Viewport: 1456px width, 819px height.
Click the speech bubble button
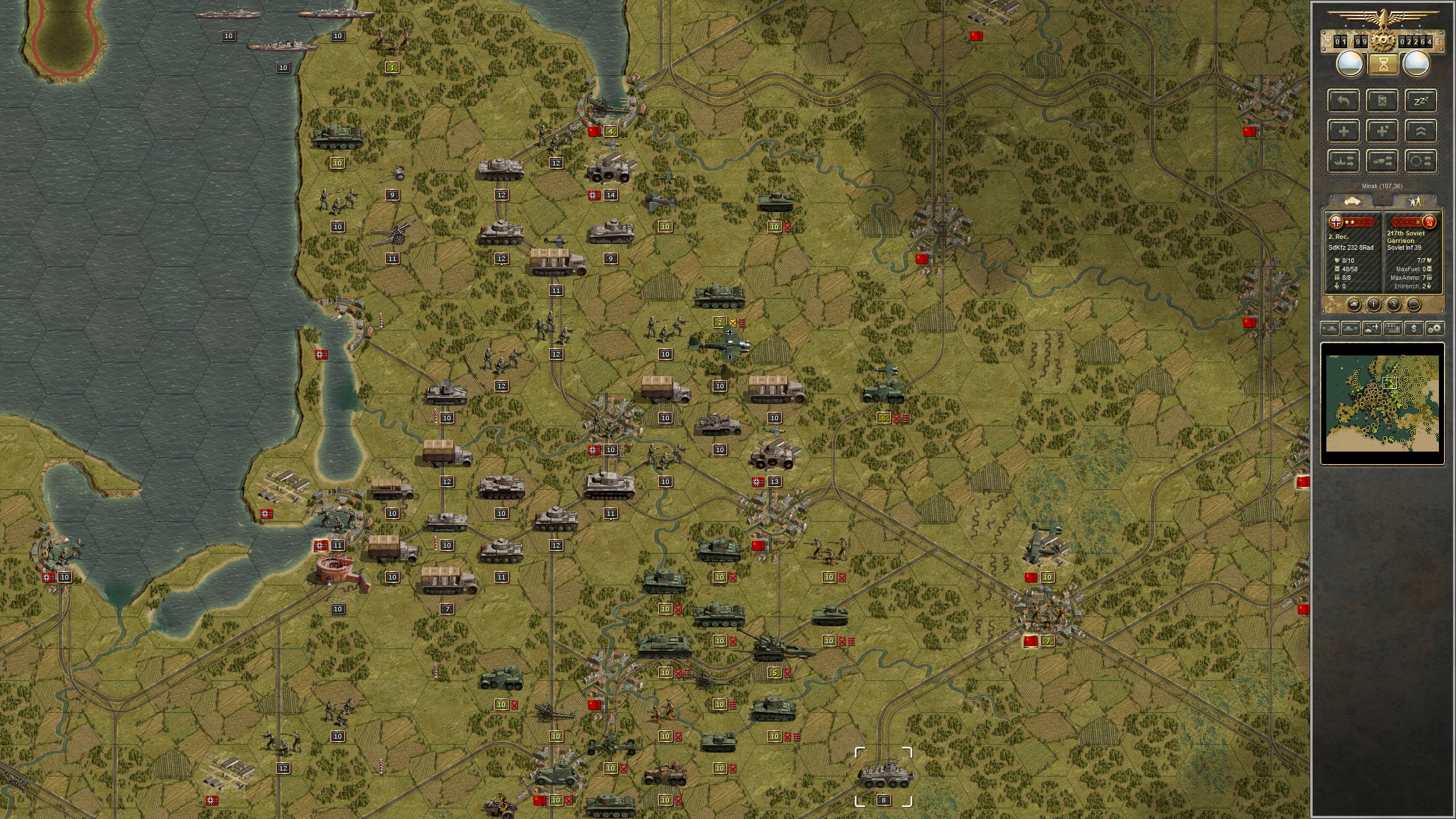pyautogui.click(x=1413, y=305)
